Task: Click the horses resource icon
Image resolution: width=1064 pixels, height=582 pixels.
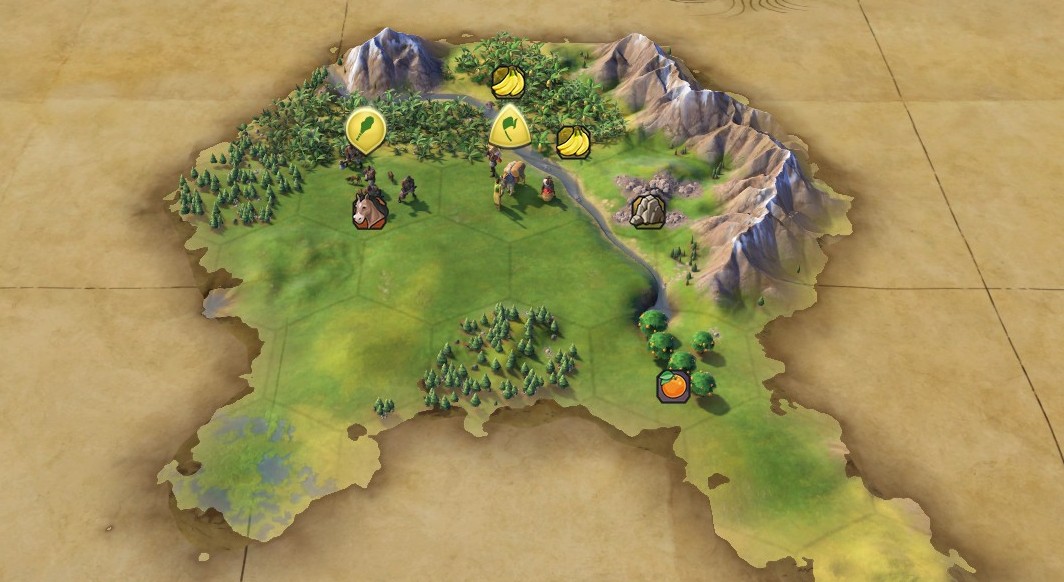Action: [369, 211]
